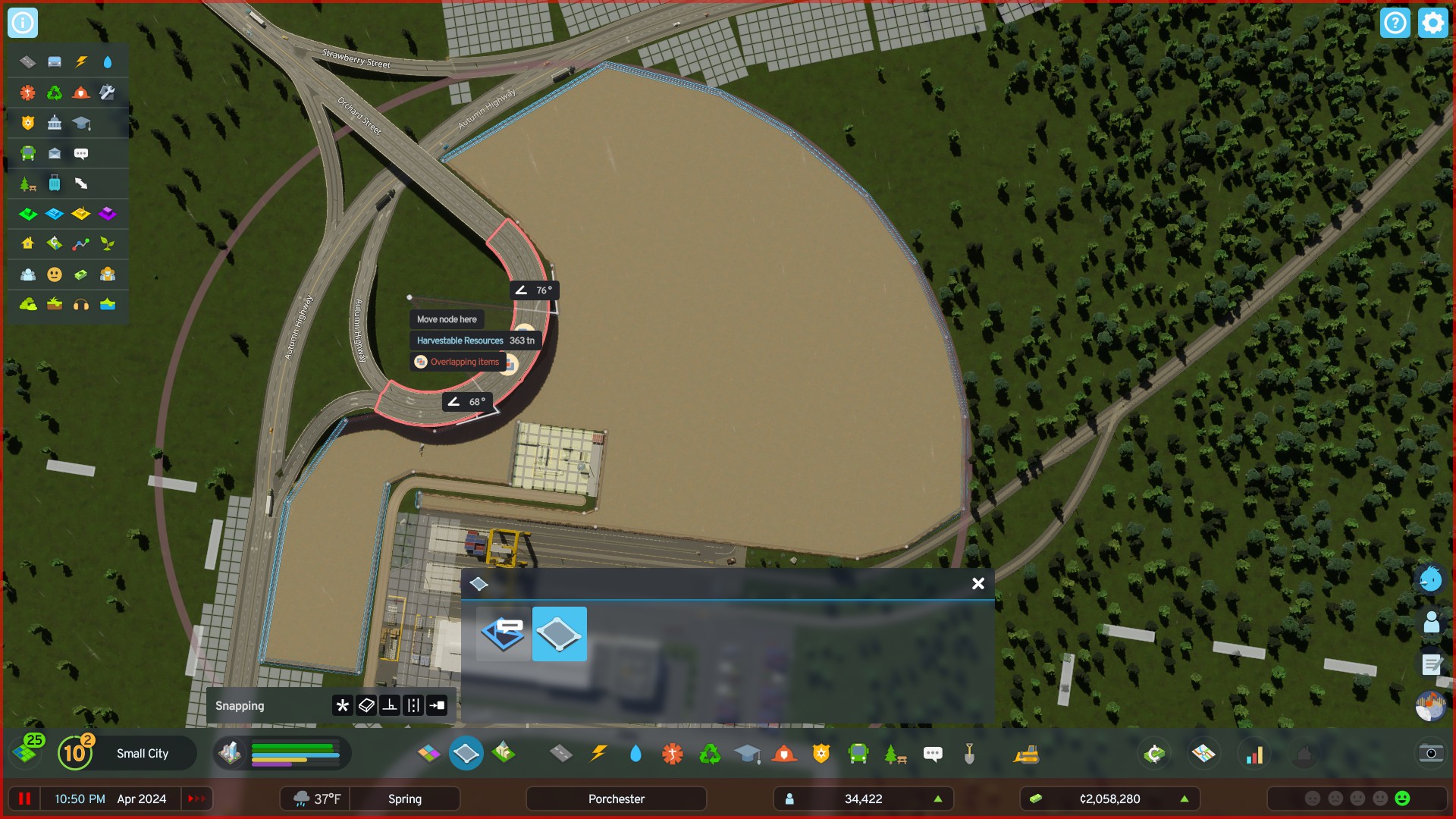Viewport: 1456px width, 819px height.
Task: Open Photo Mode with the camera icon
Action: point(1430,754)
